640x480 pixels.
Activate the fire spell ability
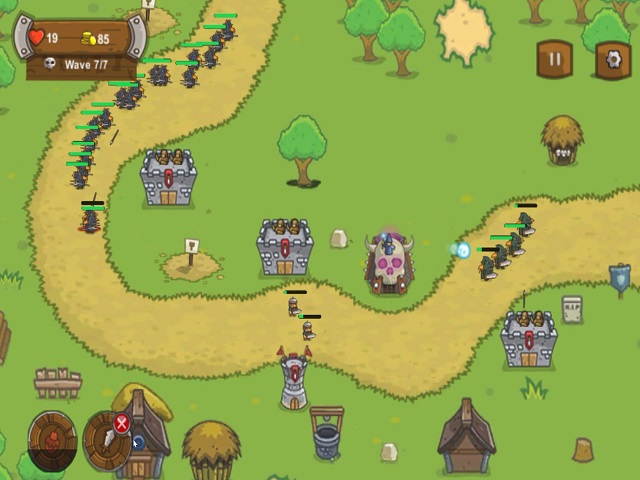[52, 438]
